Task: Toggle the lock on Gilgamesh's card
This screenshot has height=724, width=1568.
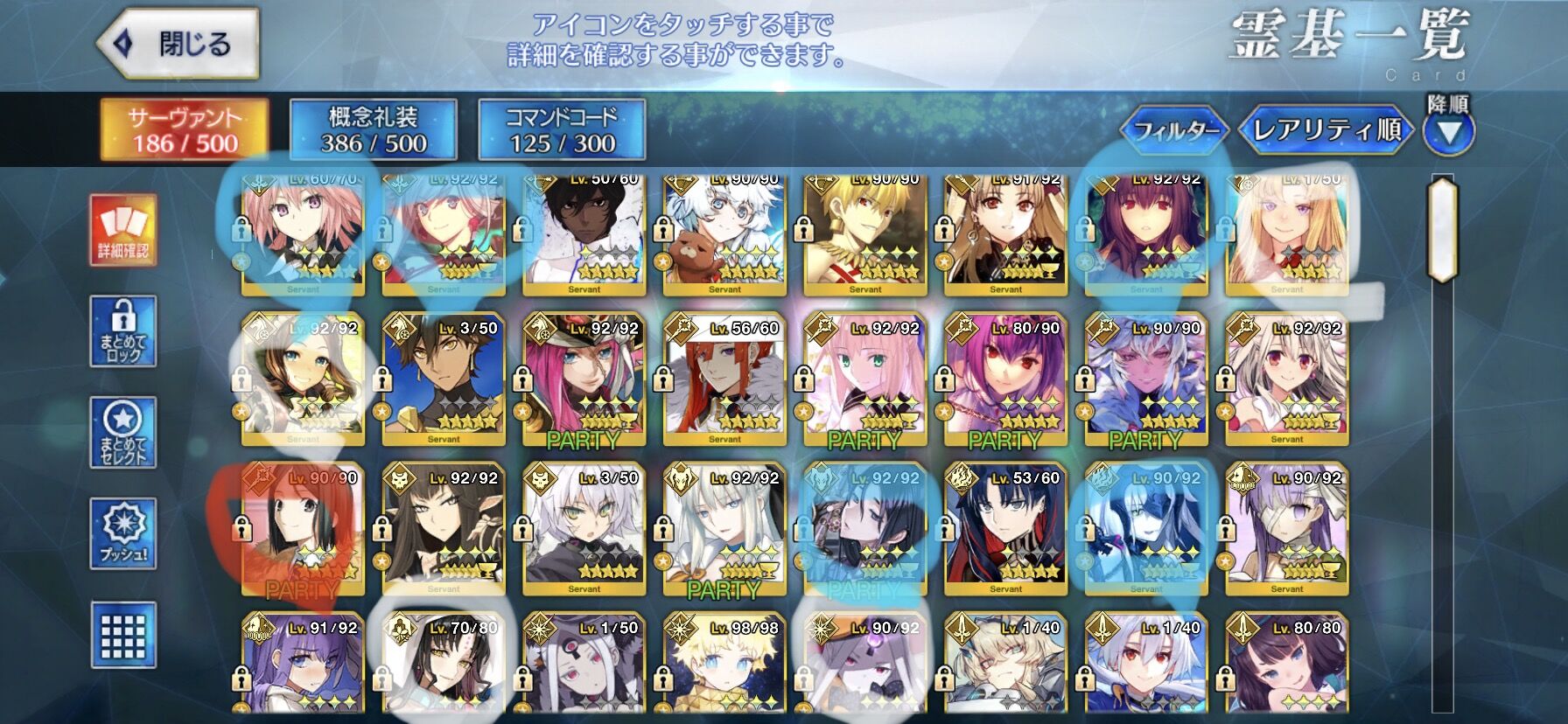Action: [803, 231]
